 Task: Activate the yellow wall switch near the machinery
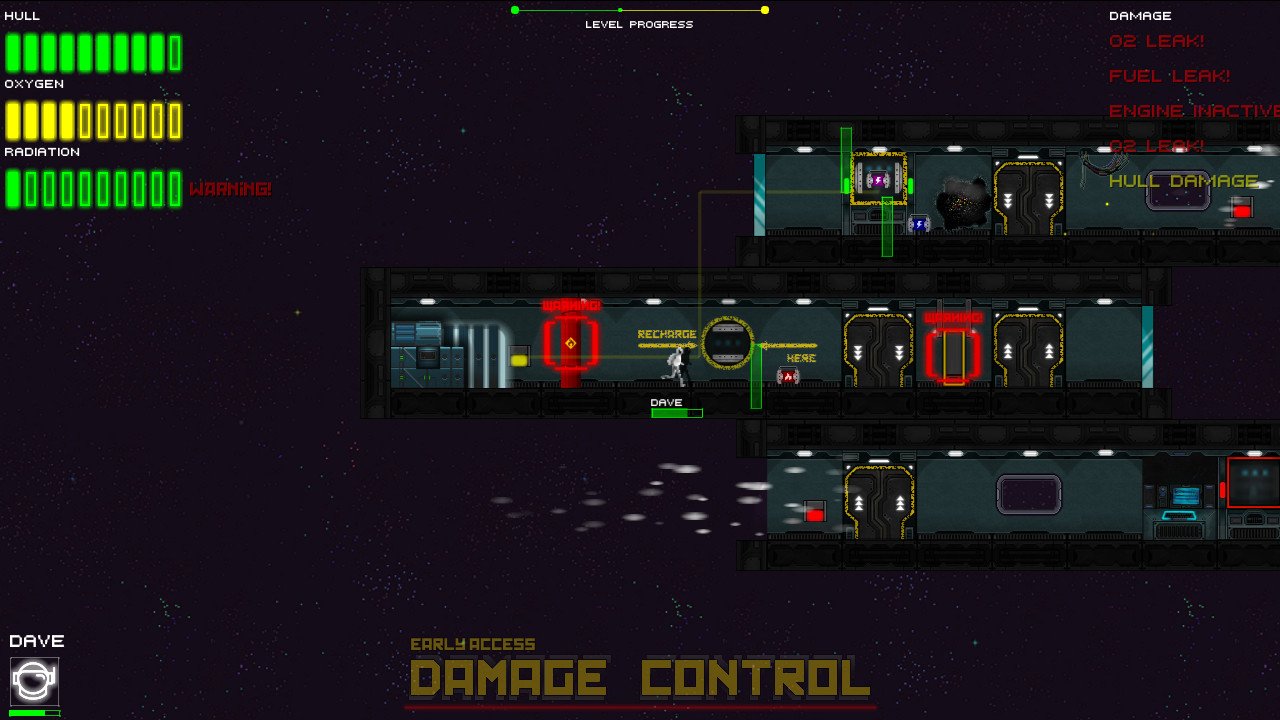pos(521,355)
